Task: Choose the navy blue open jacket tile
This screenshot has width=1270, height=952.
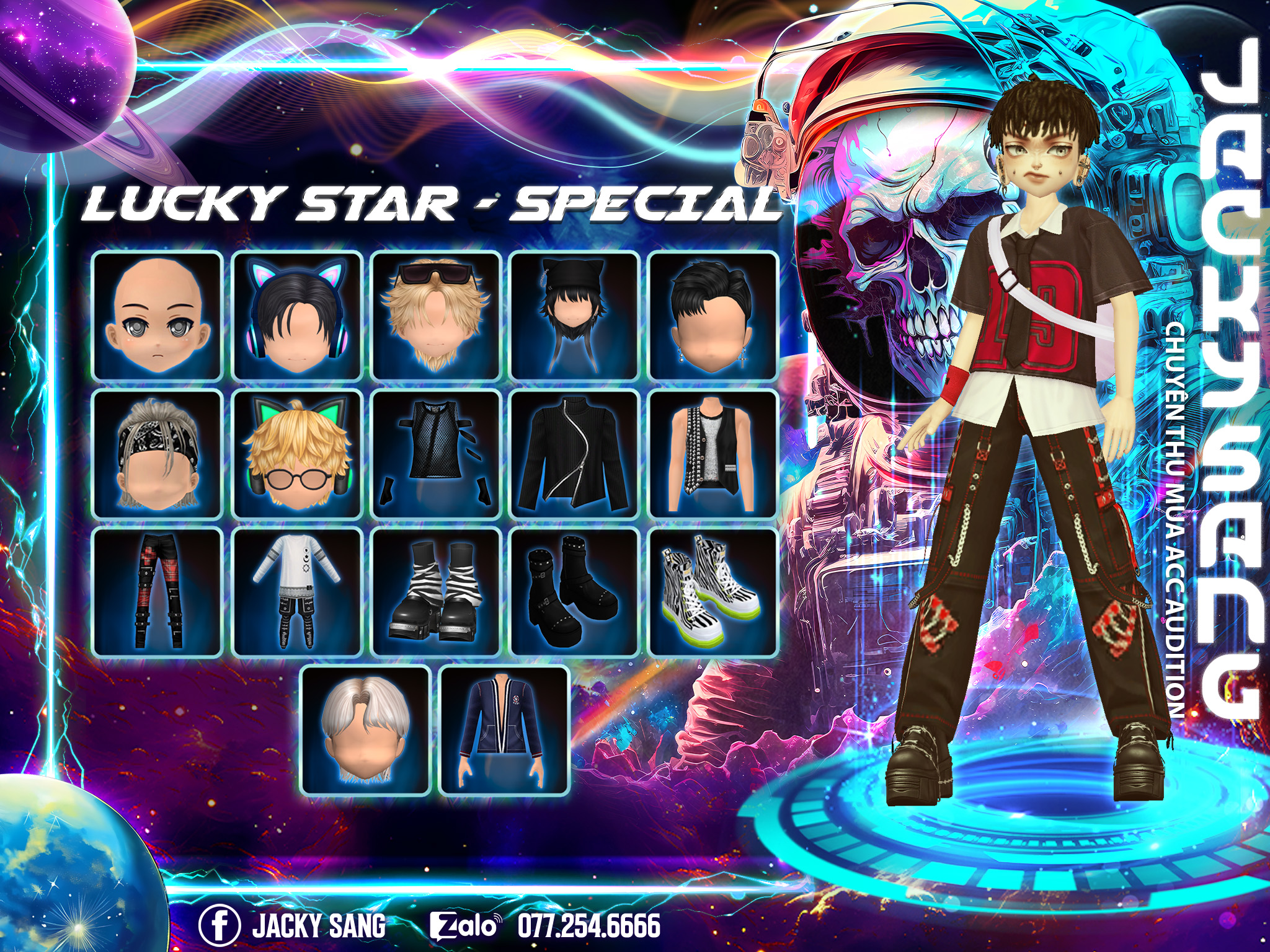Action: pyautogui.click(x=504, y=731)
